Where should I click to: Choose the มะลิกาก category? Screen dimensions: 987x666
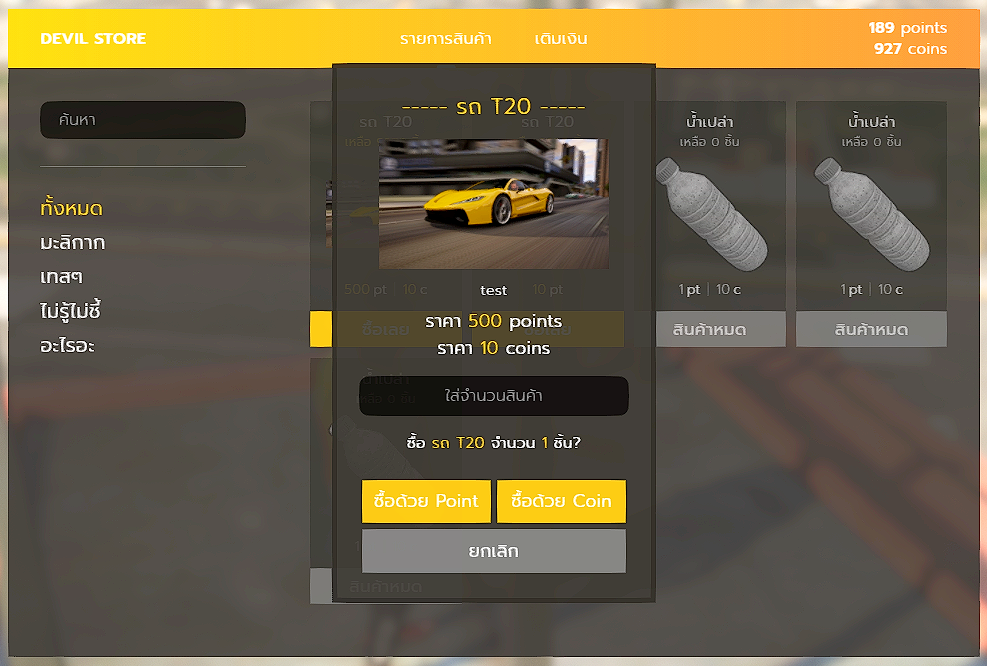(73, 243)
